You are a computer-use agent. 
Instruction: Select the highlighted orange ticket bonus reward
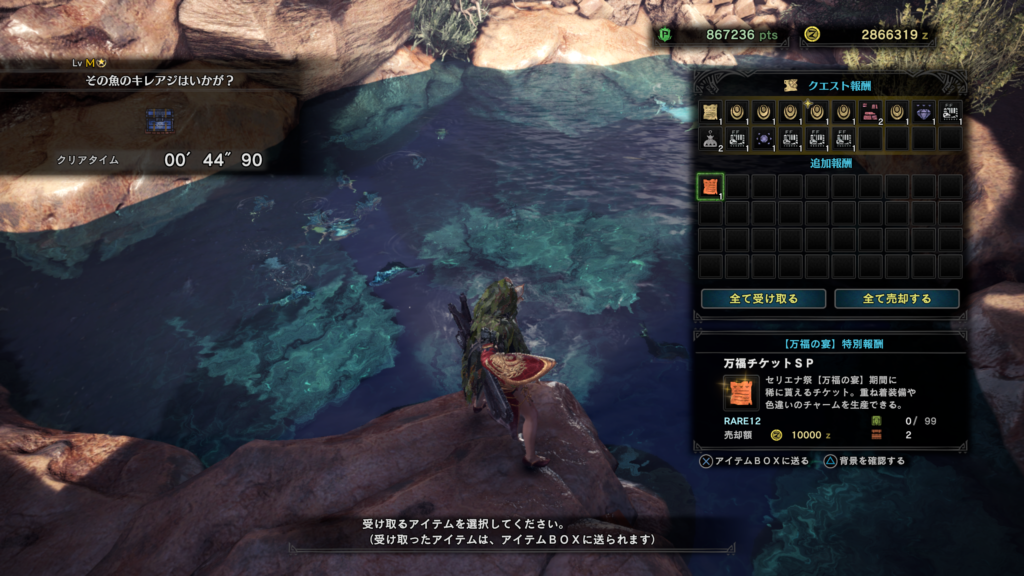(710, 187)
